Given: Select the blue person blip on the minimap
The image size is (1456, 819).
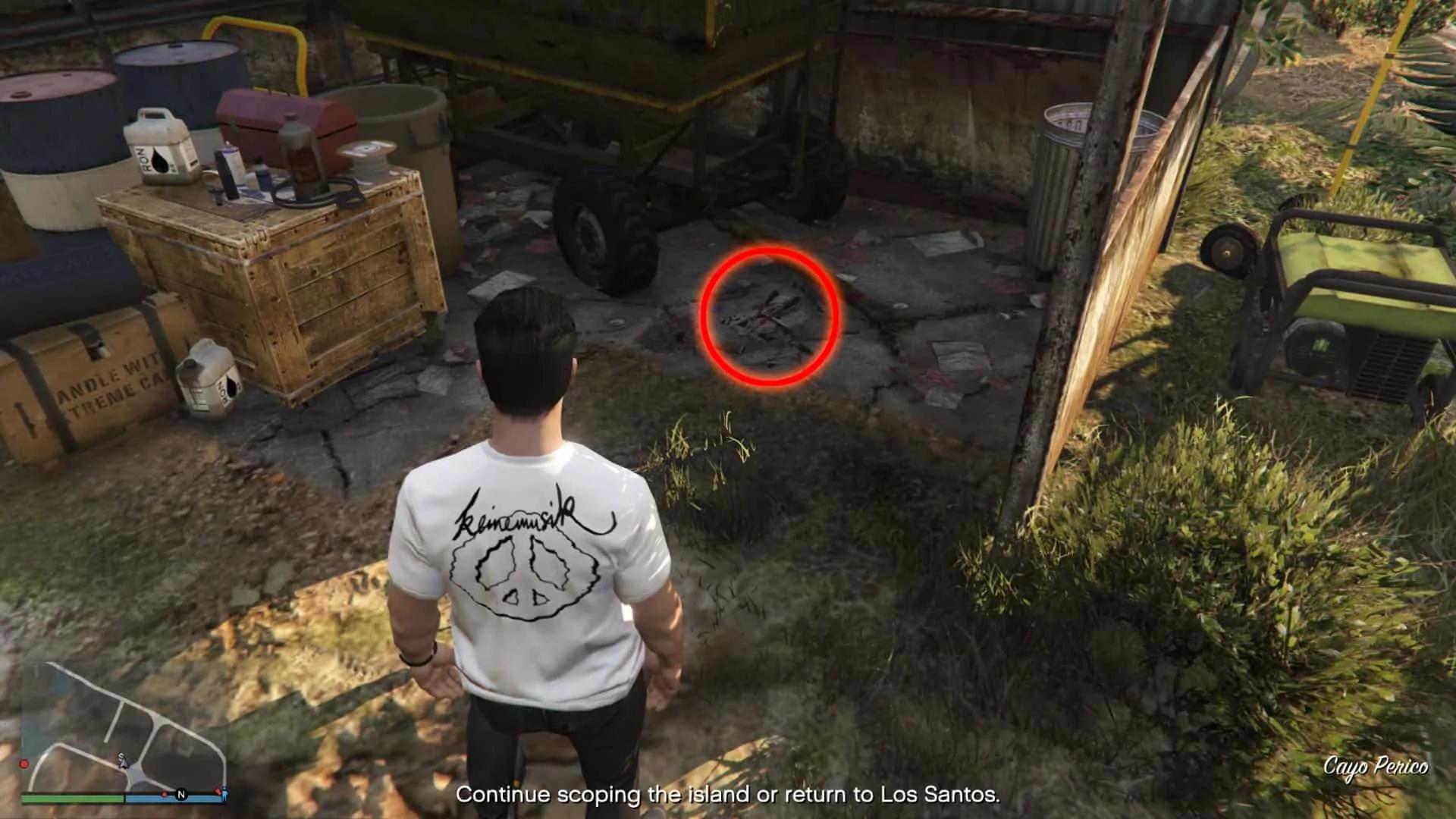Looking at the screenshot, I should point(224,792).
